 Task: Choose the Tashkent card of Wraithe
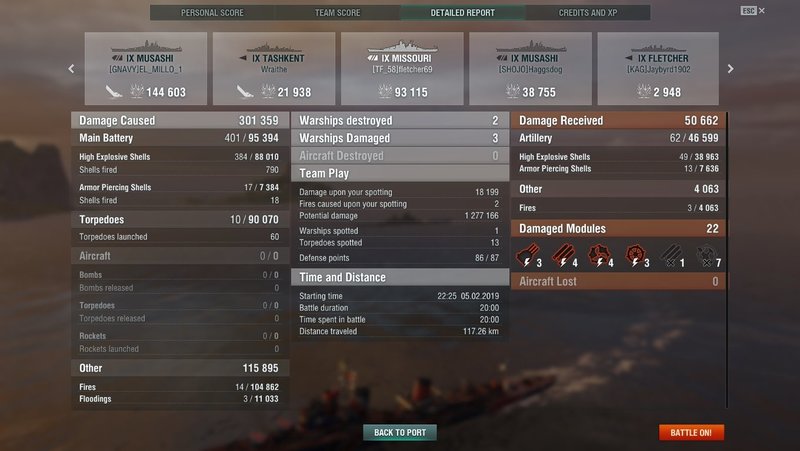pyautogui.click(x=274, y=69)
